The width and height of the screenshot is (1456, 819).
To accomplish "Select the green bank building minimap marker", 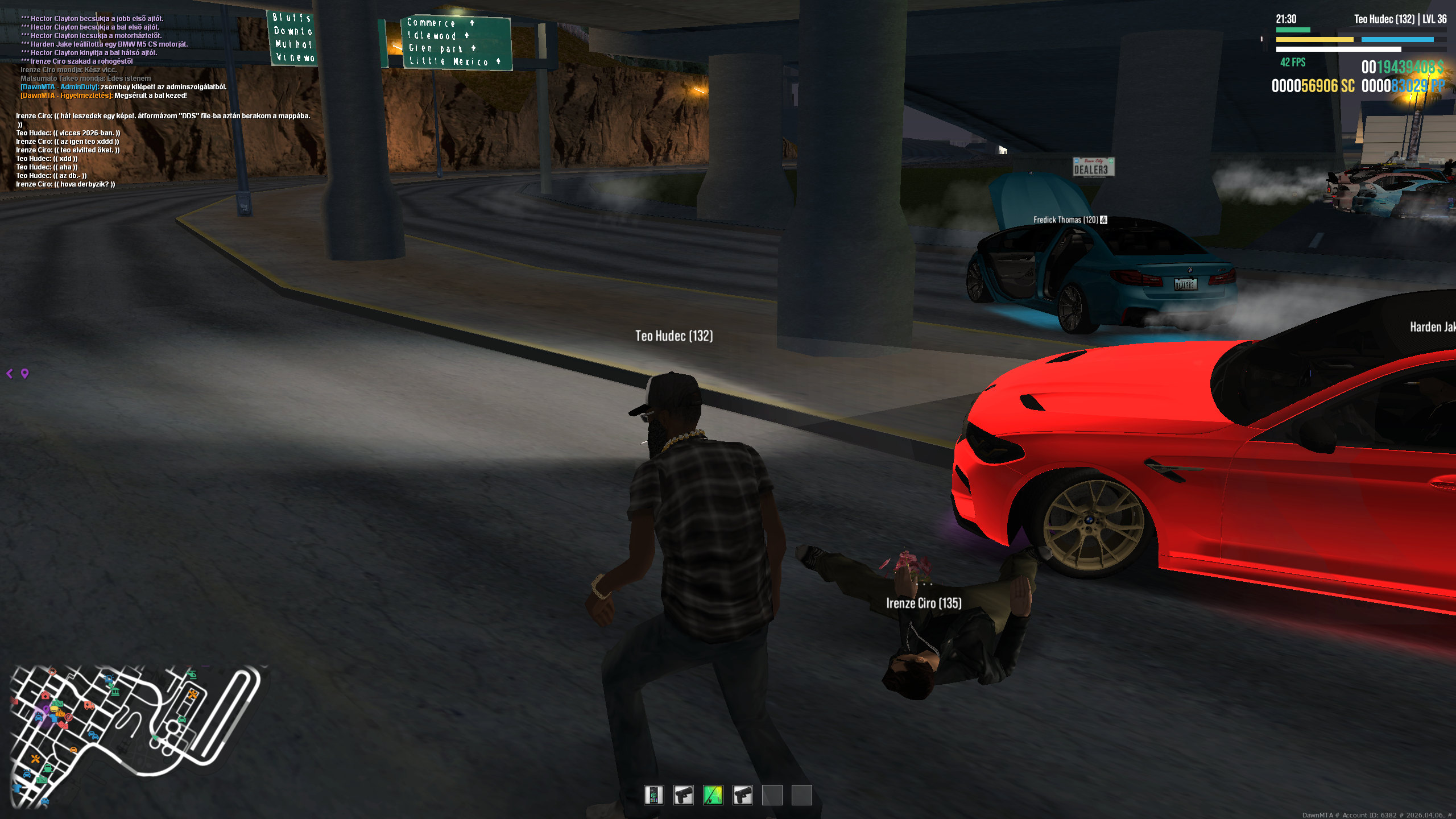I will [115, 691].
